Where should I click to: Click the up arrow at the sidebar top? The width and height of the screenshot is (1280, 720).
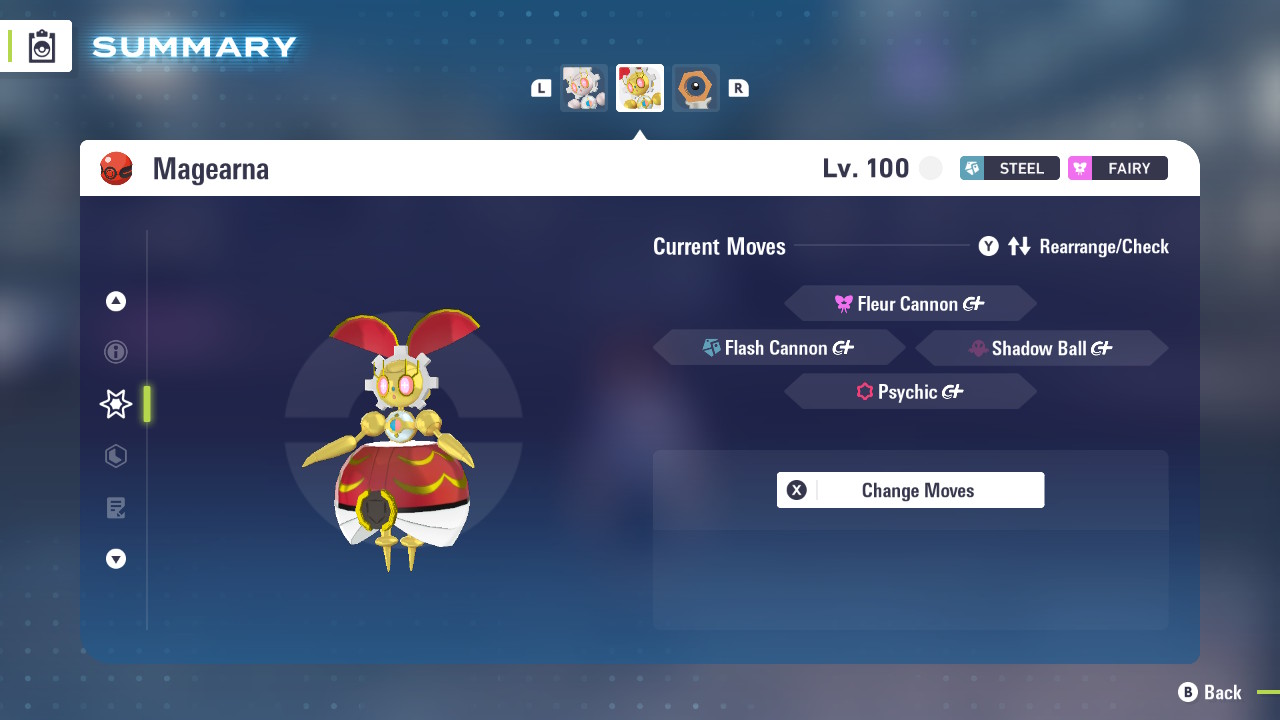click(x=116, y=300)
